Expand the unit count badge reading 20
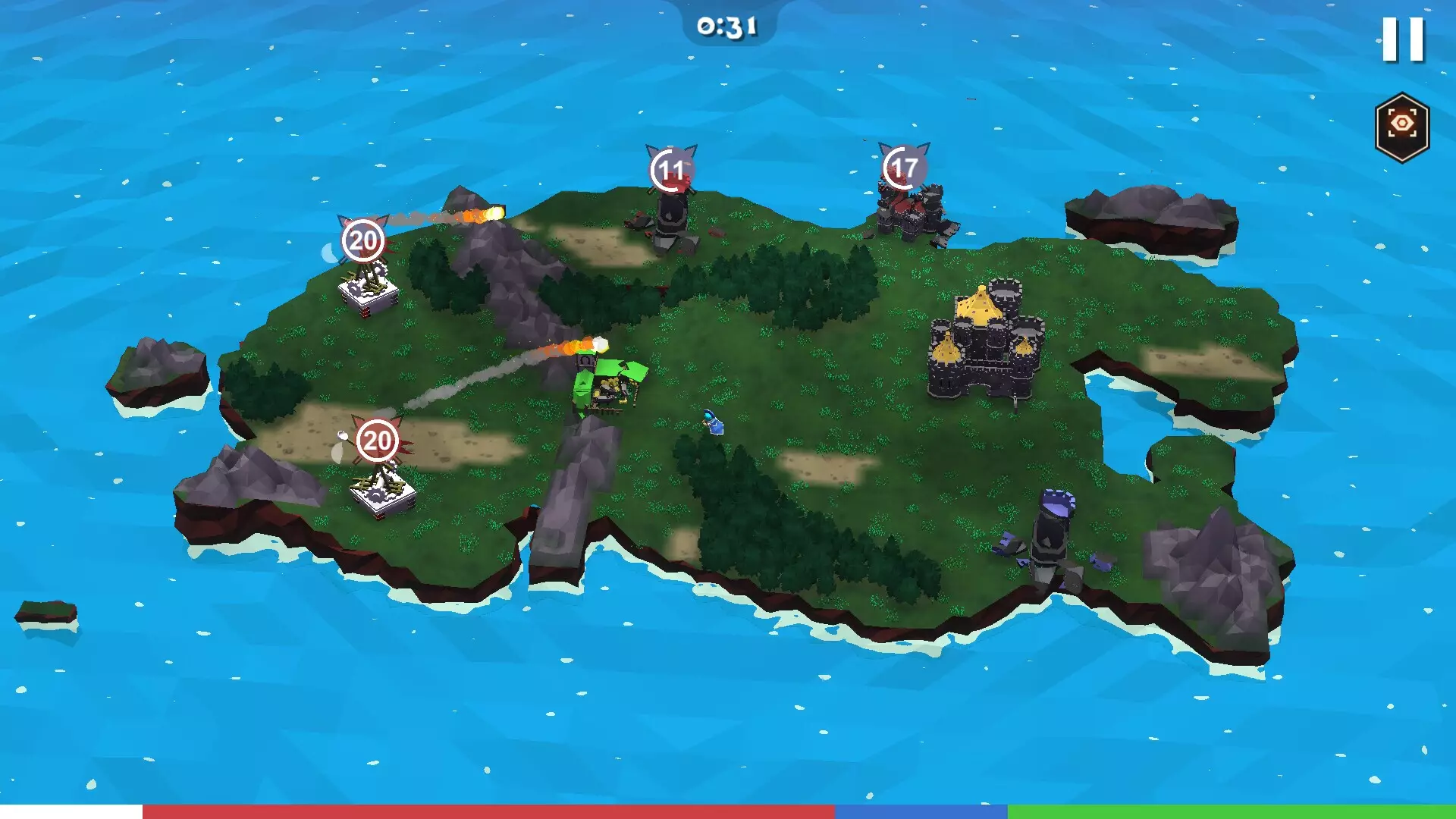Image resolution: width=1456 pixels, height=819 pixels. click(x=377, y=438)
